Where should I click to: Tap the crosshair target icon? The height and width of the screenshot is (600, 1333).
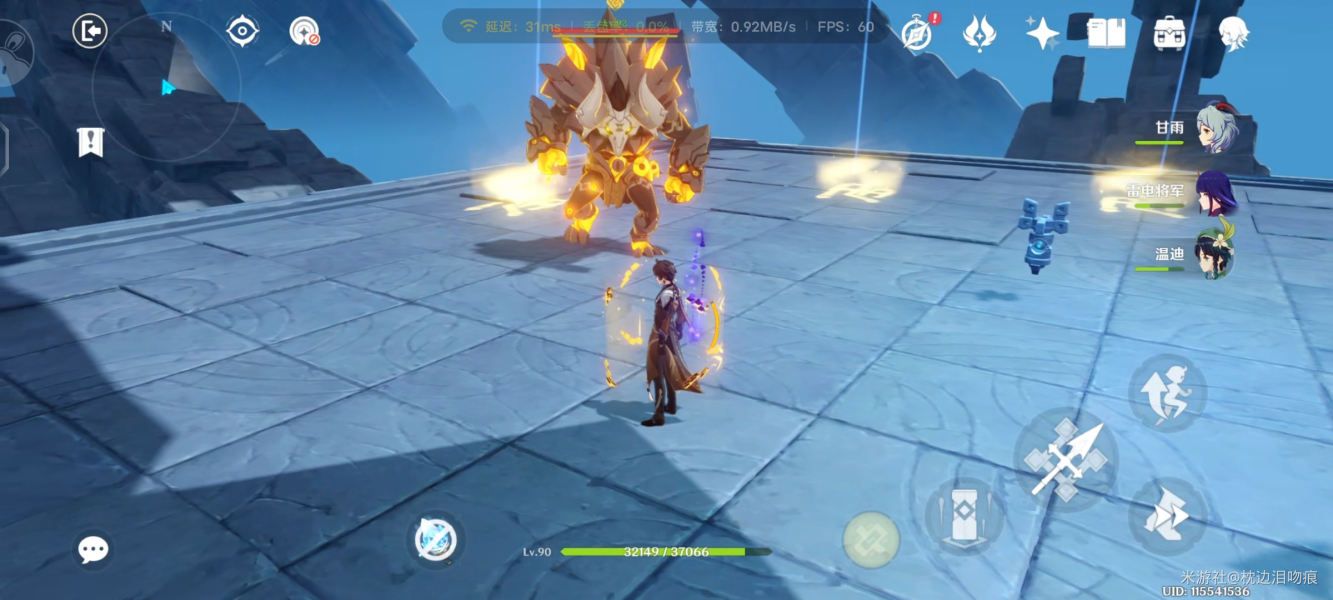[x=242, y=31]
